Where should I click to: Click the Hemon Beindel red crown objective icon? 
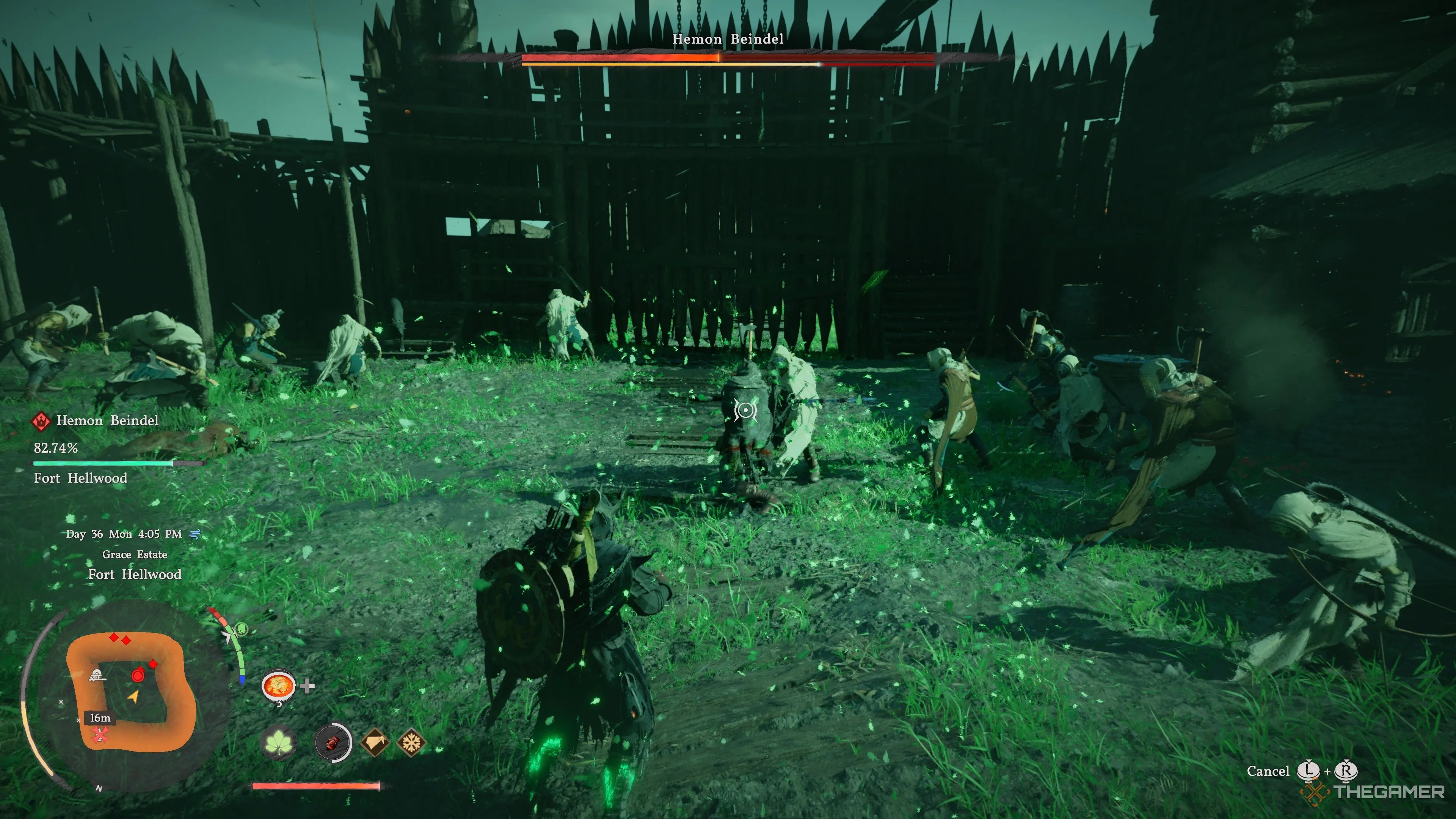[x=41, y=420]
